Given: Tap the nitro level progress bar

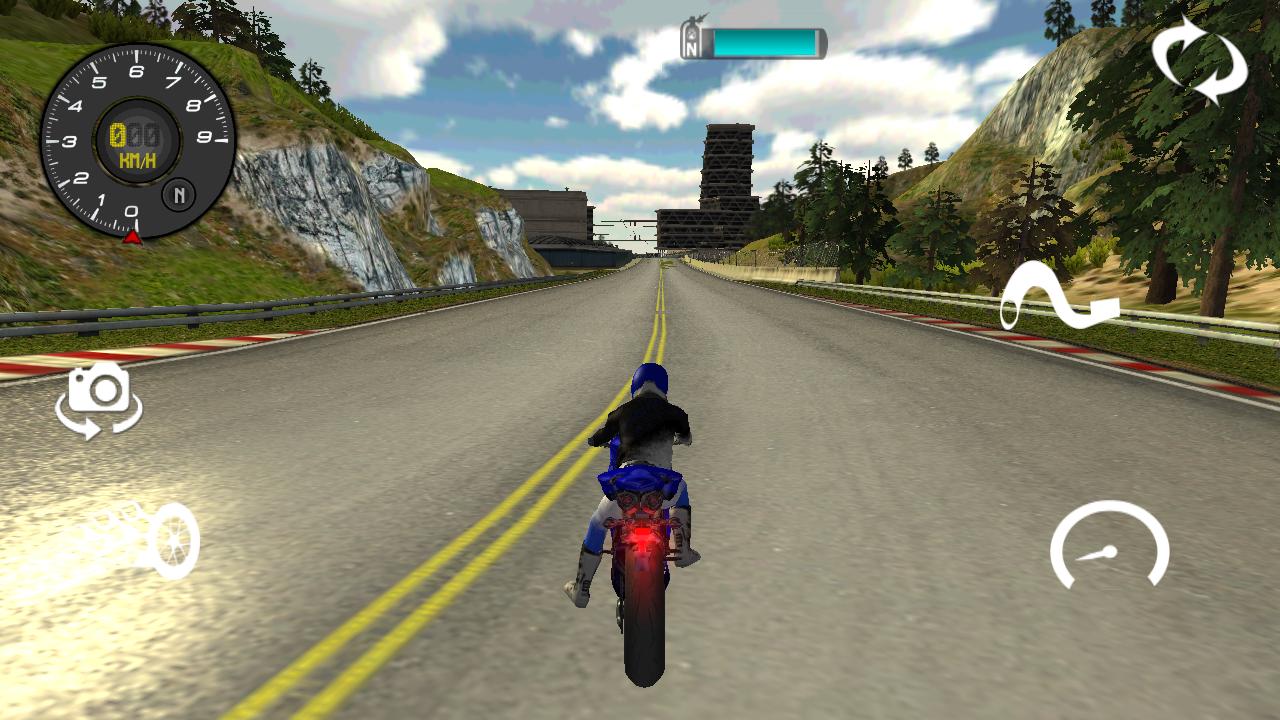Looking at the screenshot, I should (x=765, y=43).
